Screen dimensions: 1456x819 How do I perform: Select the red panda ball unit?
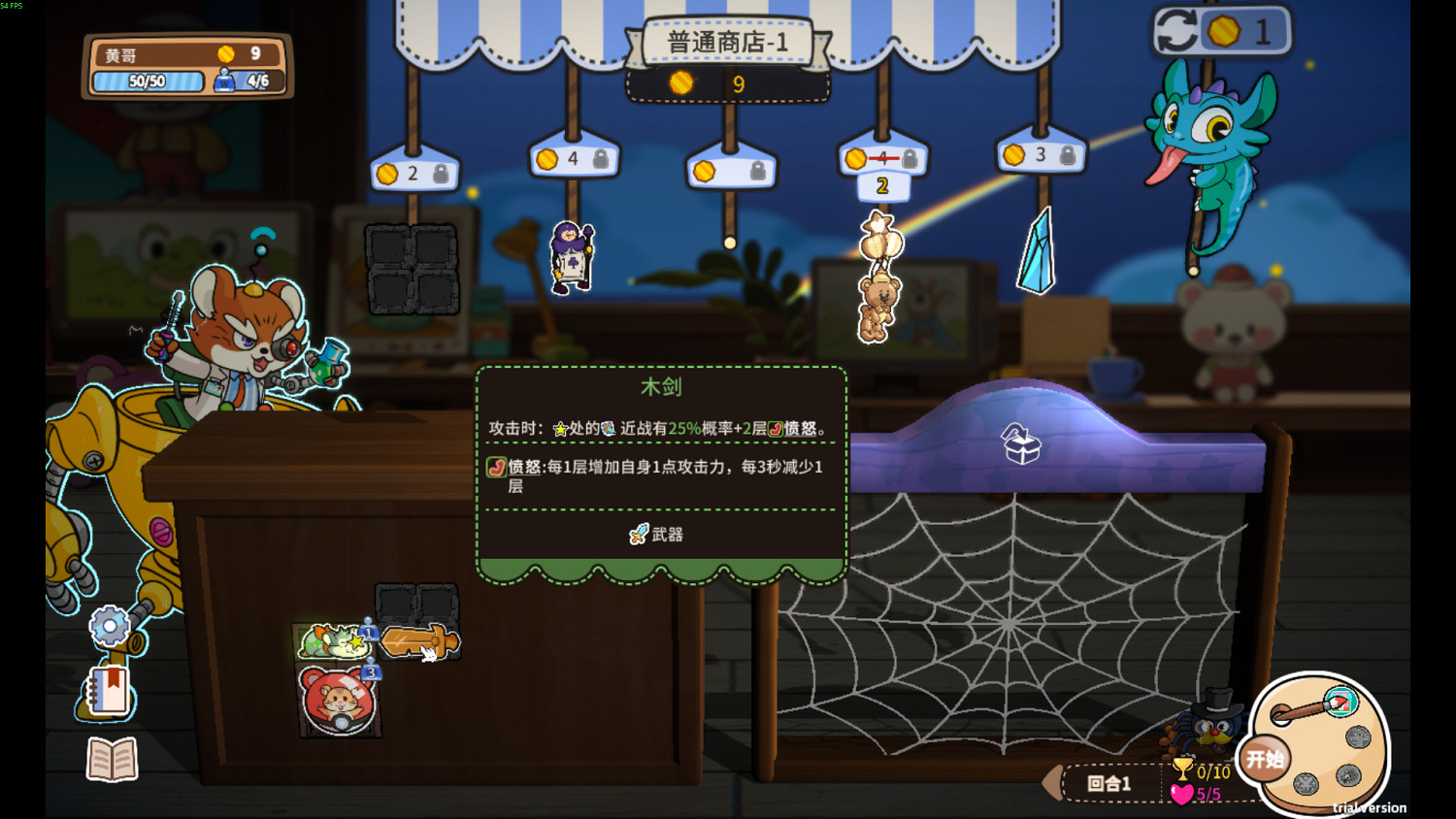(338, 701)
